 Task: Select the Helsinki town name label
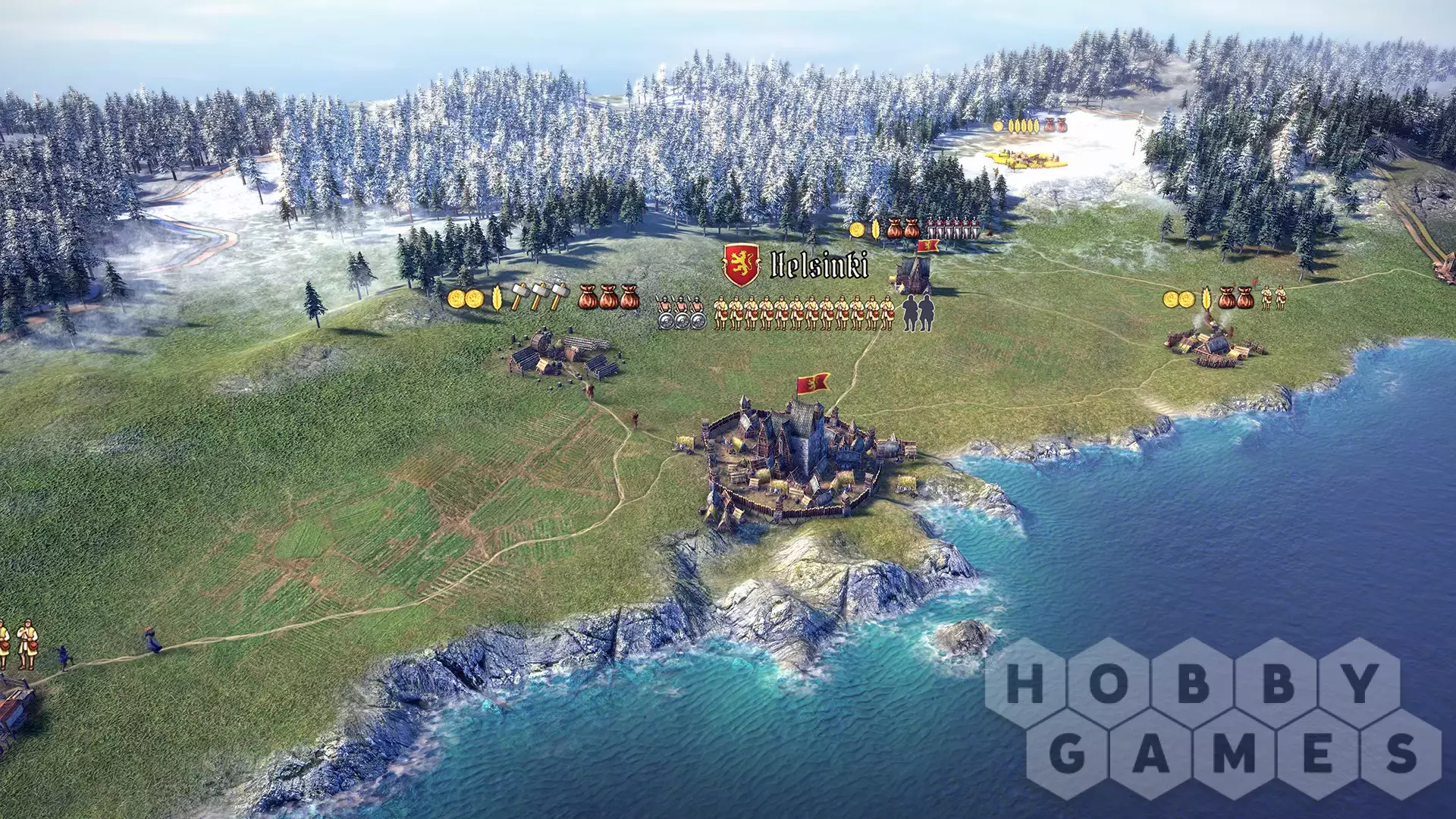pyautogui.click(x=819, y=265)
